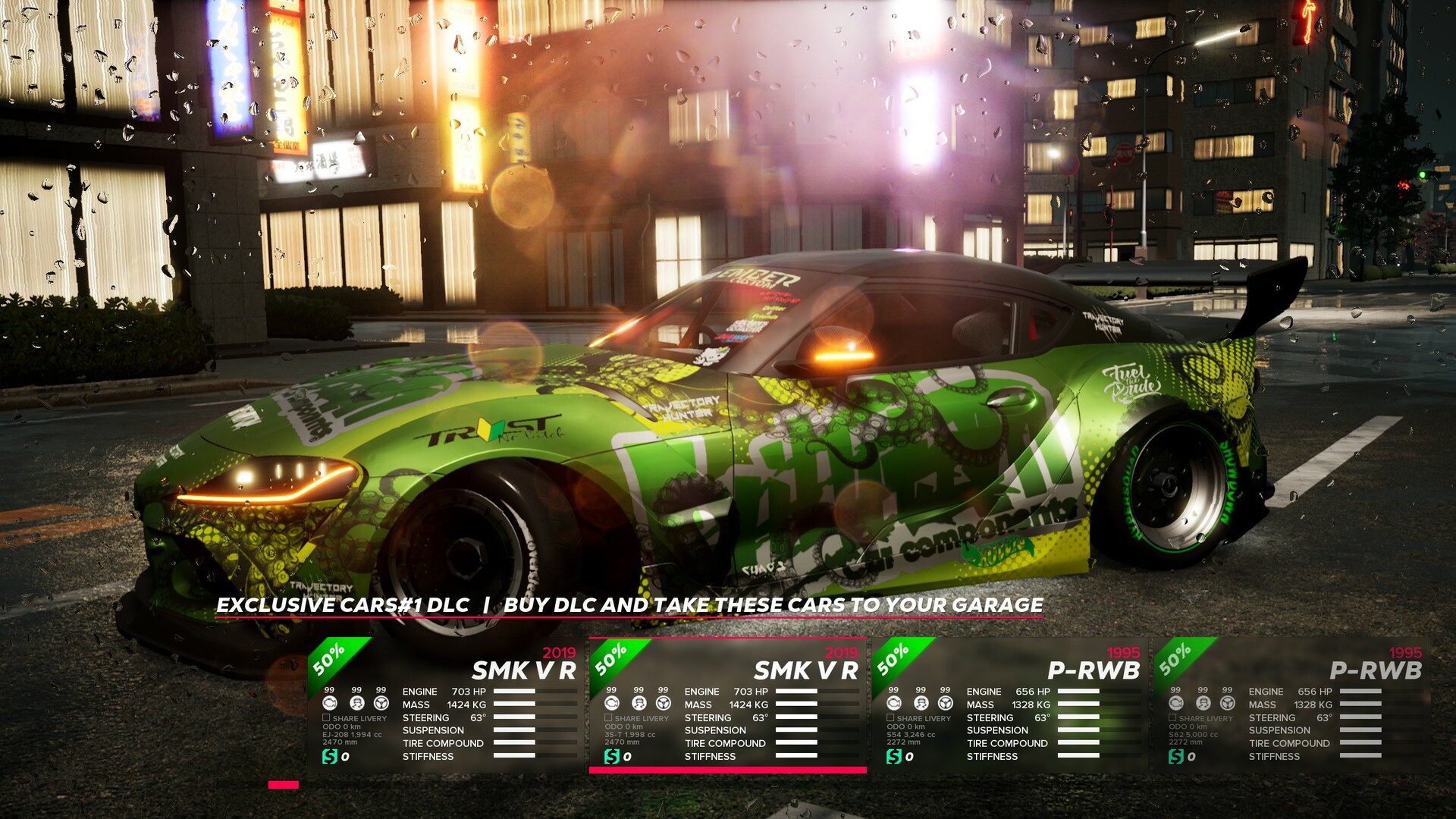The width and height of the screenshot is (1456, 819).
Task: Select the green S currency icon on last P-RWB card
Action: [1176, 757]
